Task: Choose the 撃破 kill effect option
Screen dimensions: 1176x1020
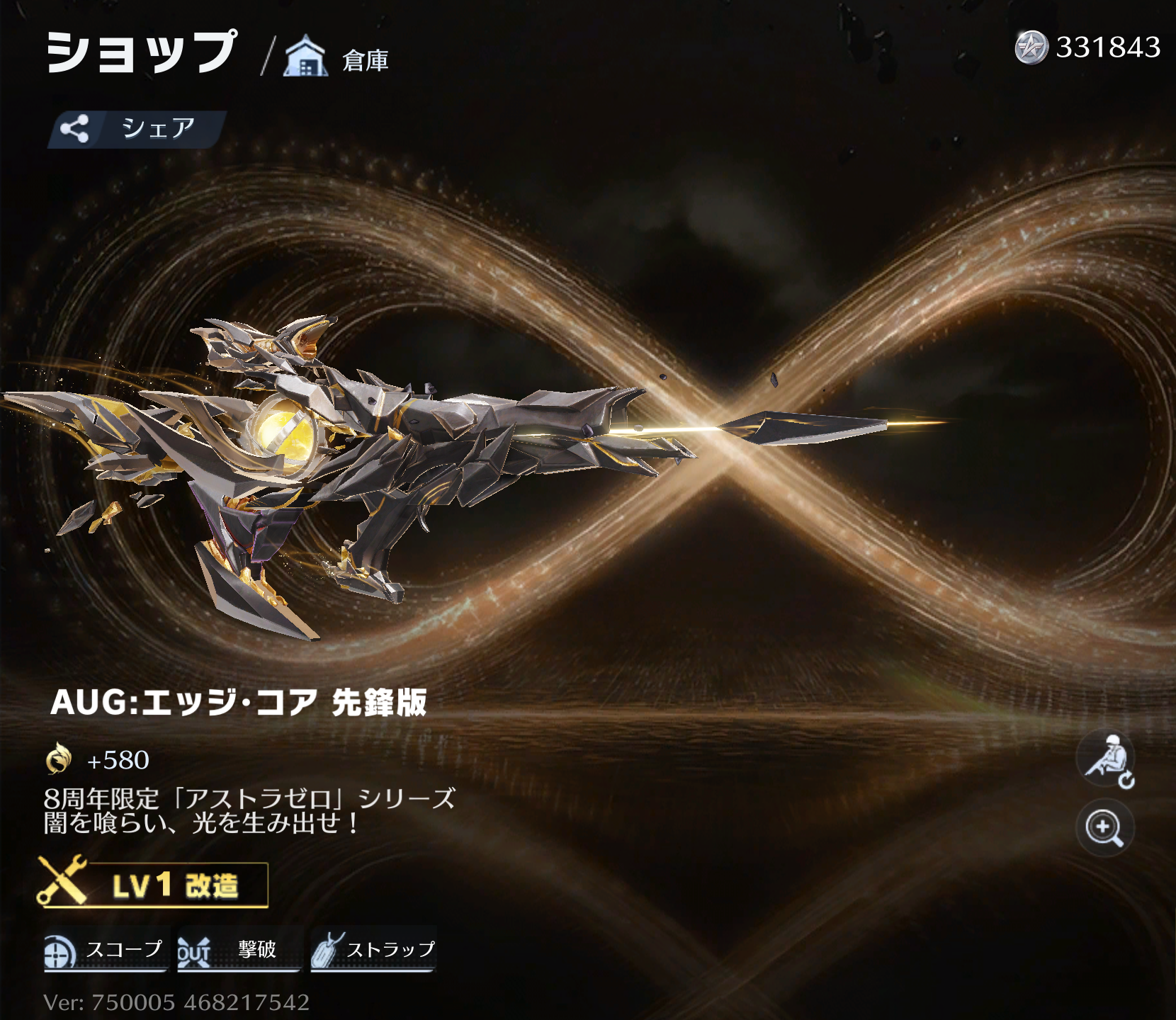Action: pyautogui.click(x=239, y=950)
